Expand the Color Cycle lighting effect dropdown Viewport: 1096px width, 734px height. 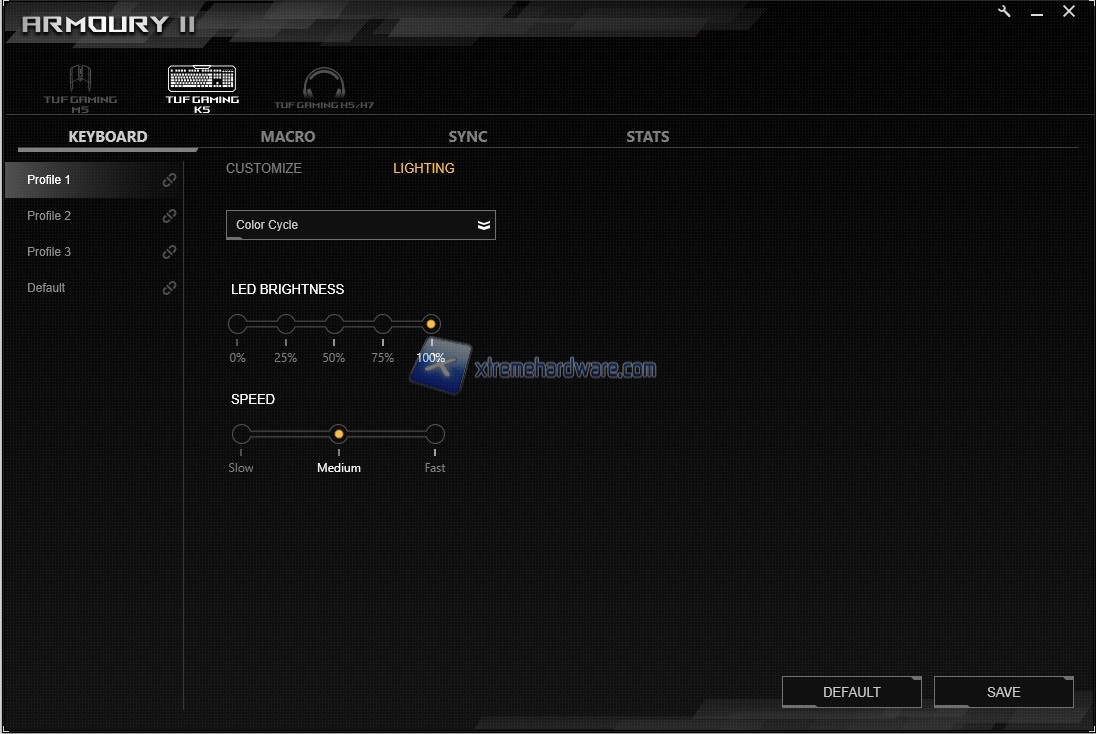pos(361,225)
